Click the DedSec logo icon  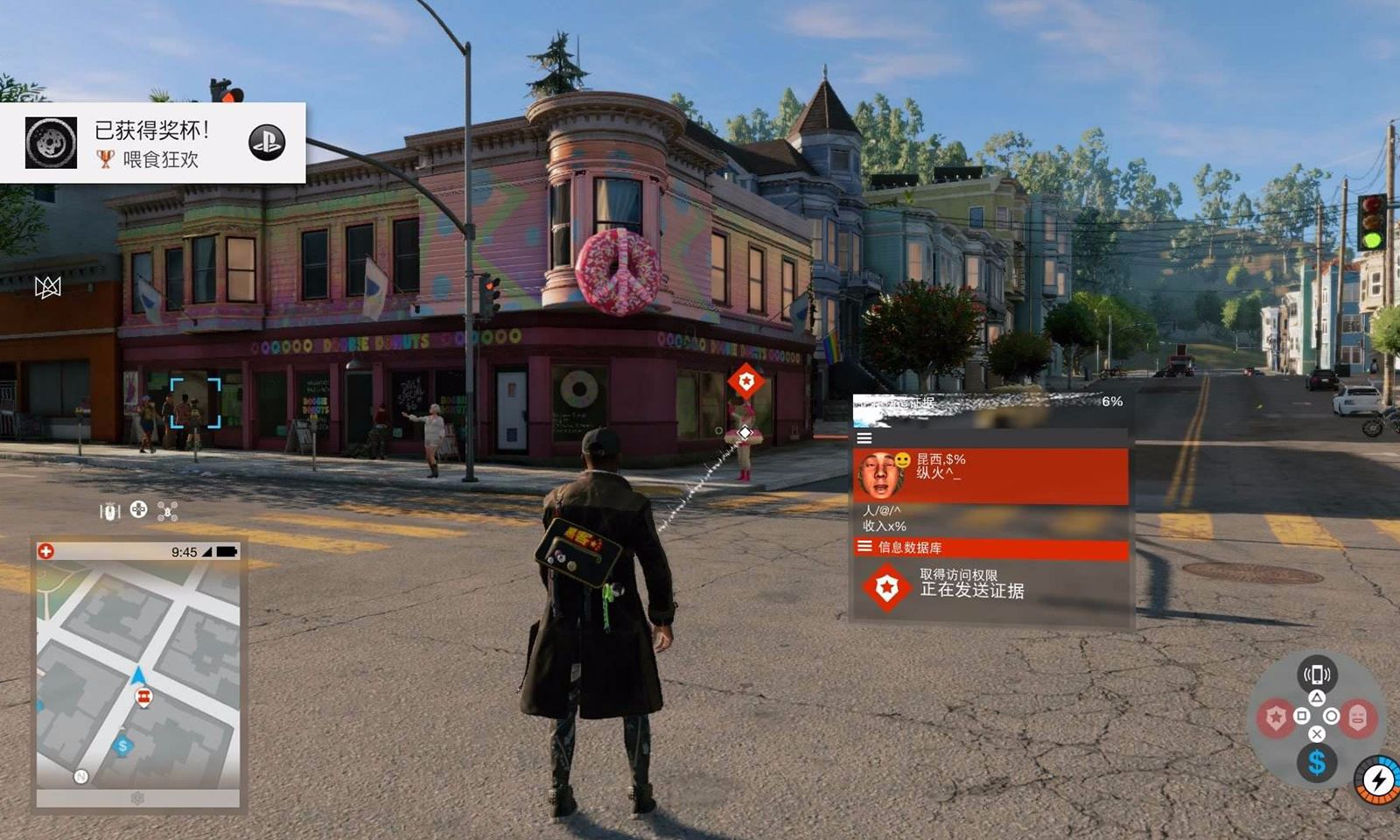(x=47, y=287)
